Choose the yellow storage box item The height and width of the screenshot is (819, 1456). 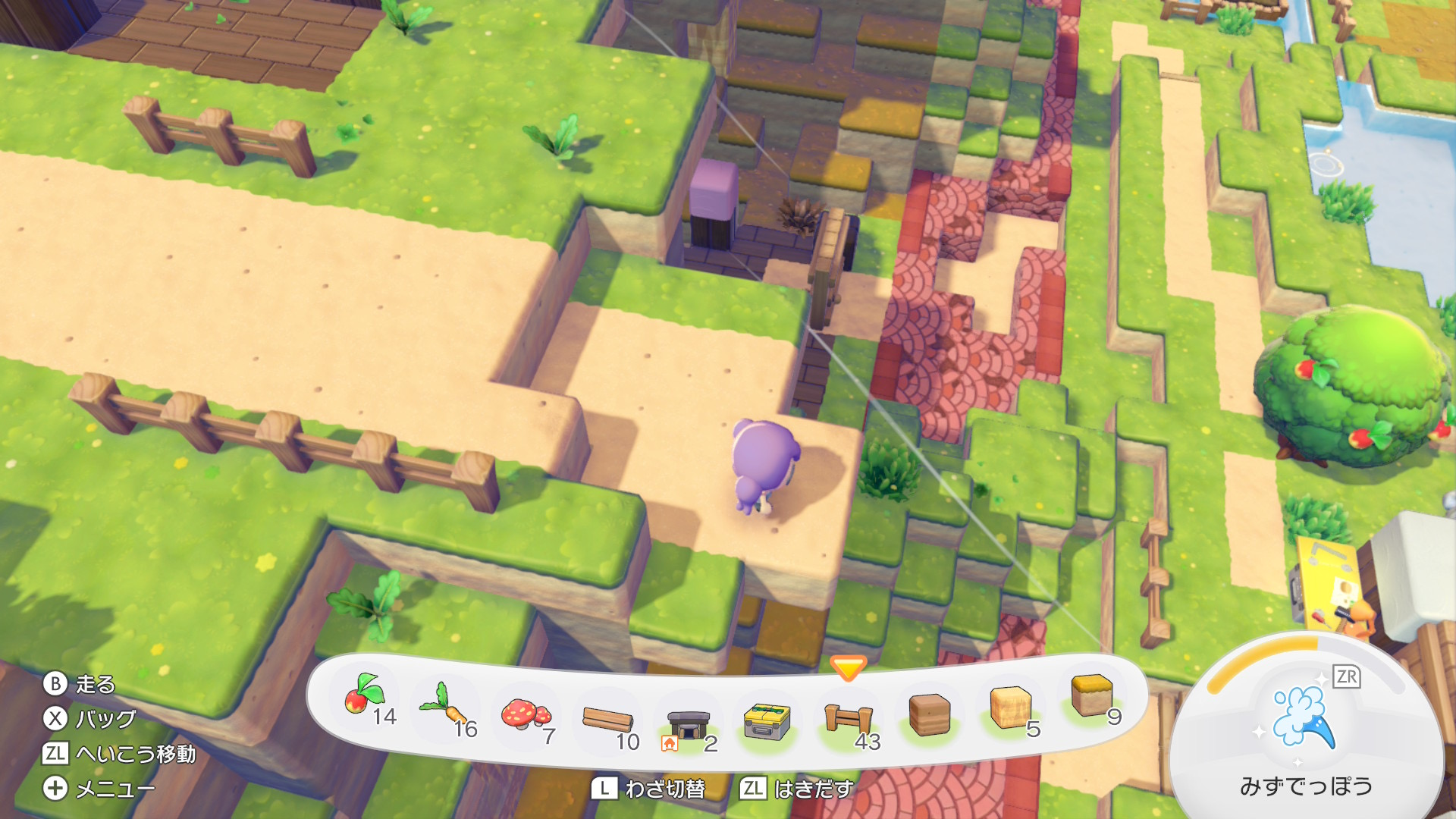point(767,720)
